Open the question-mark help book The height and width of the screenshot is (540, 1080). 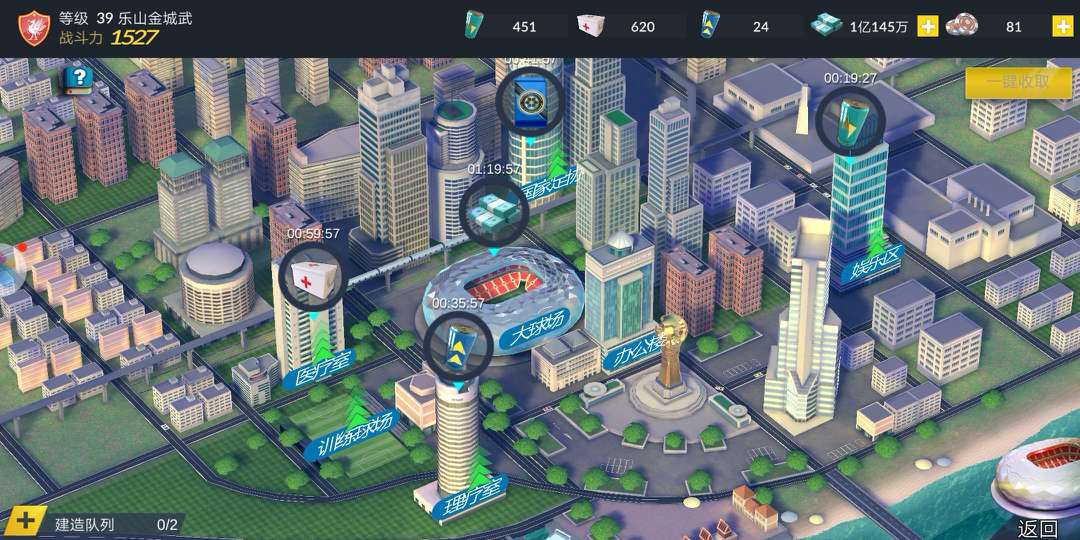77,79
